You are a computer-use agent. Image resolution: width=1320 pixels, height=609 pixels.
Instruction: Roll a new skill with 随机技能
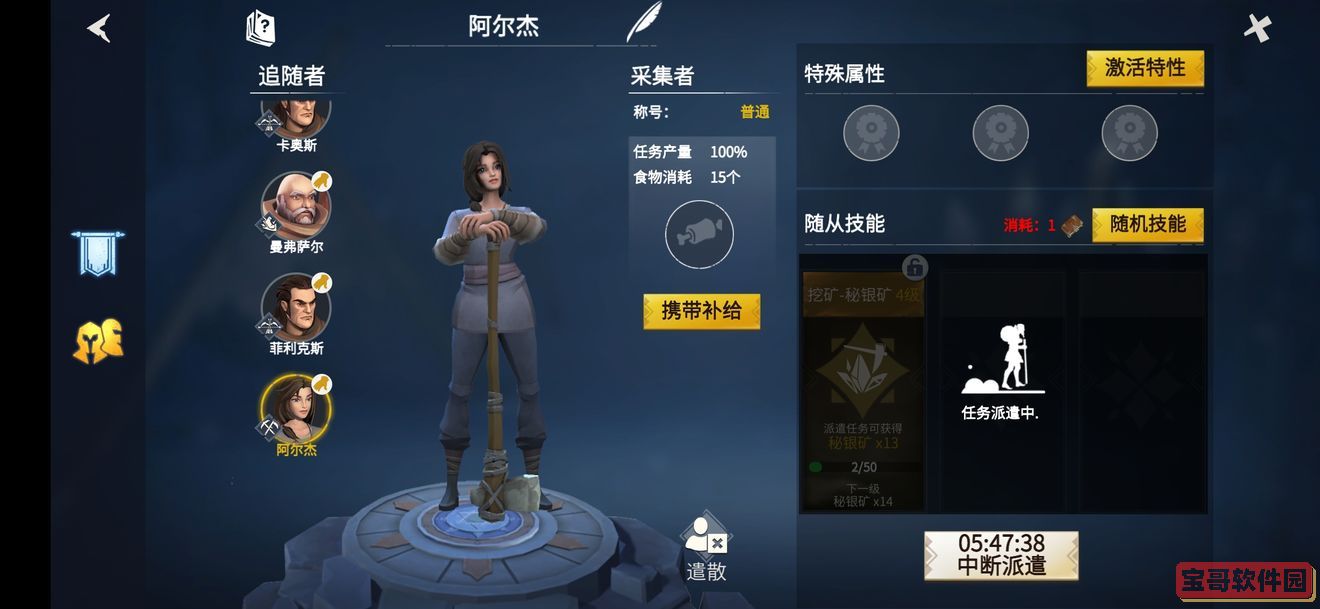[1147, 224]
